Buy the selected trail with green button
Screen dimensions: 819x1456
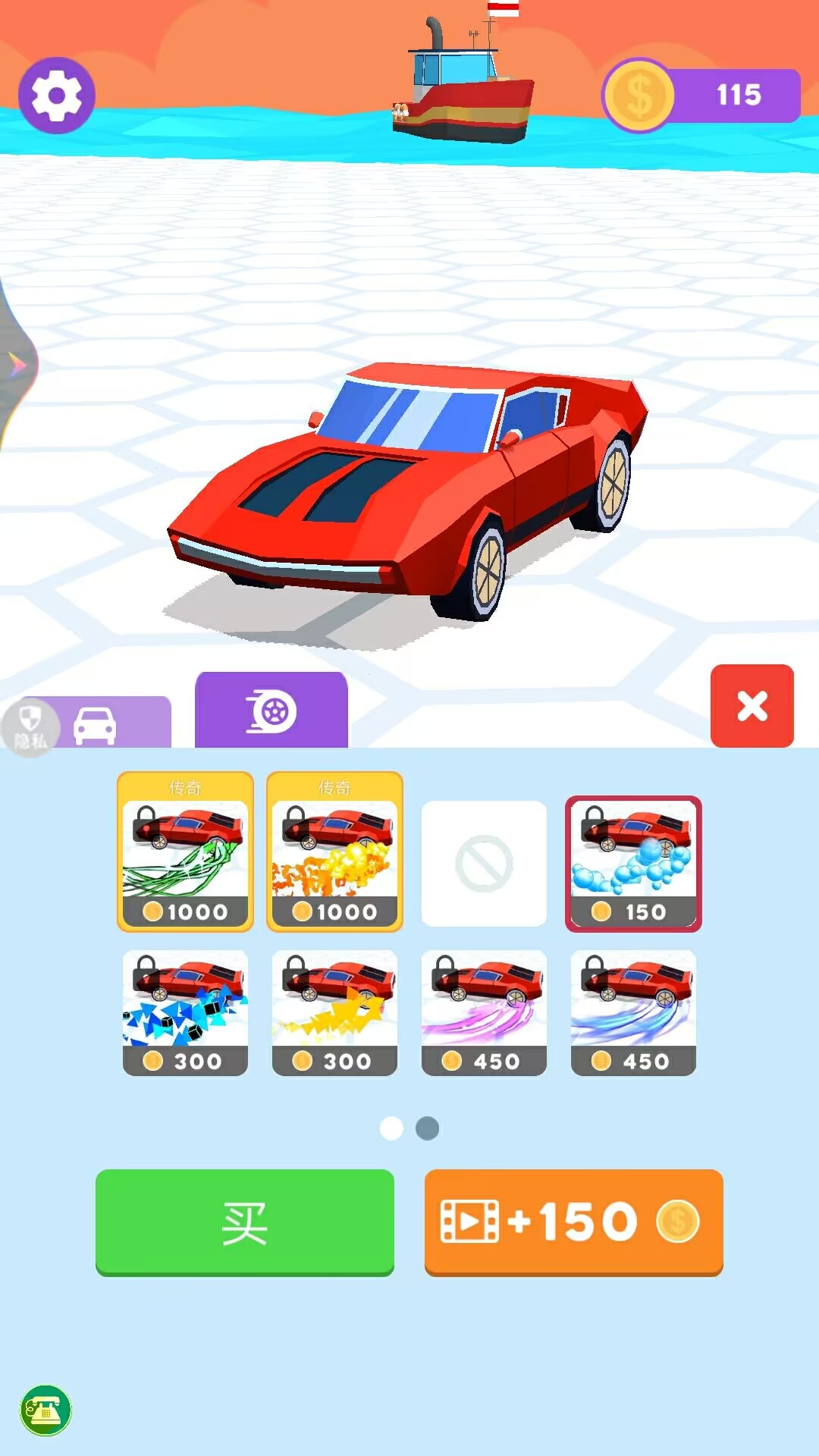244,1222
